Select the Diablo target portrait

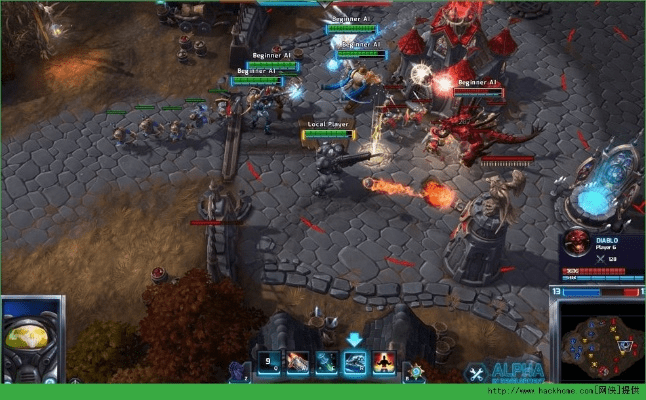575,244
